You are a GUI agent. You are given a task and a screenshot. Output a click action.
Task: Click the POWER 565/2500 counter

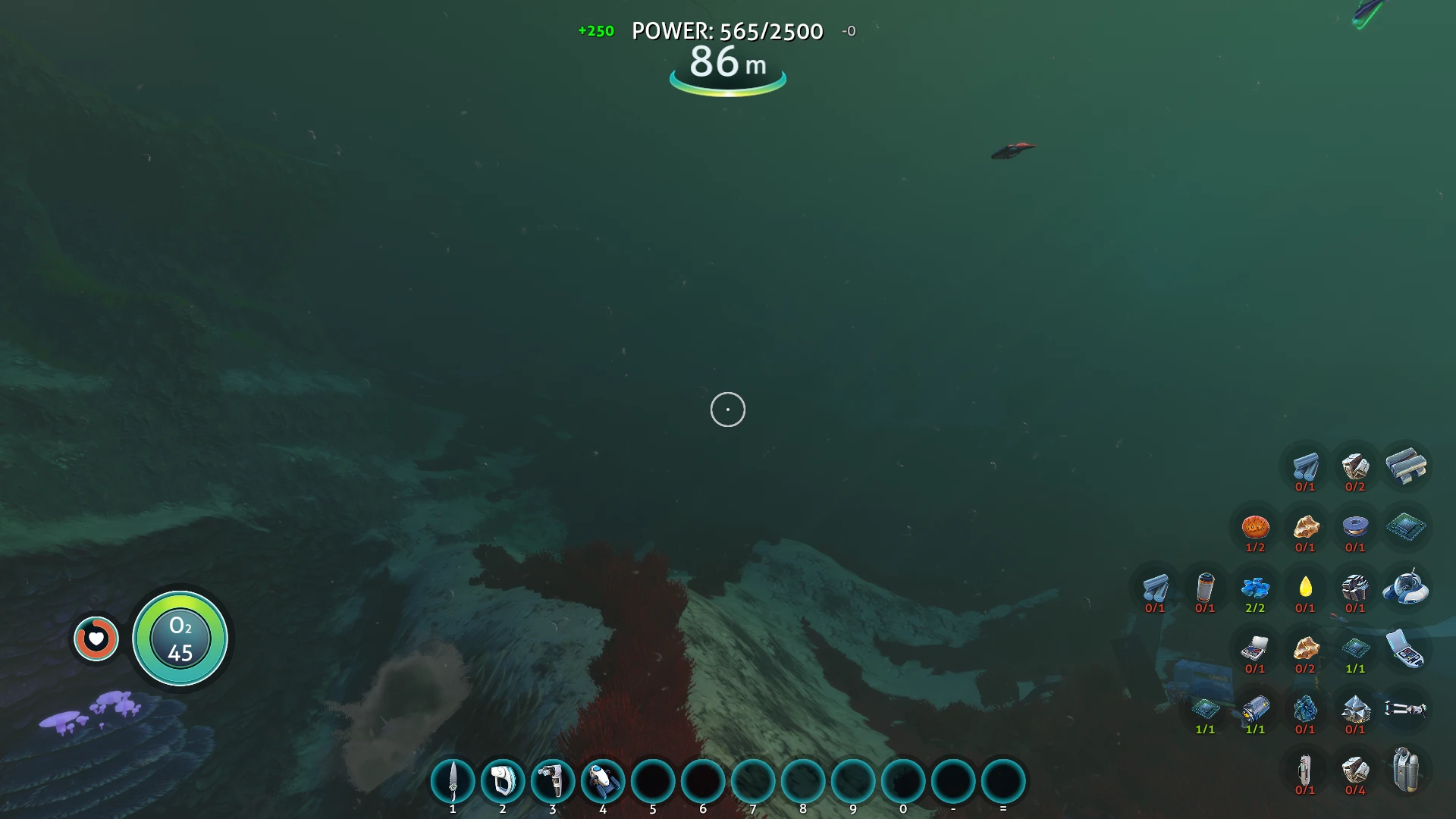[727, 32]
